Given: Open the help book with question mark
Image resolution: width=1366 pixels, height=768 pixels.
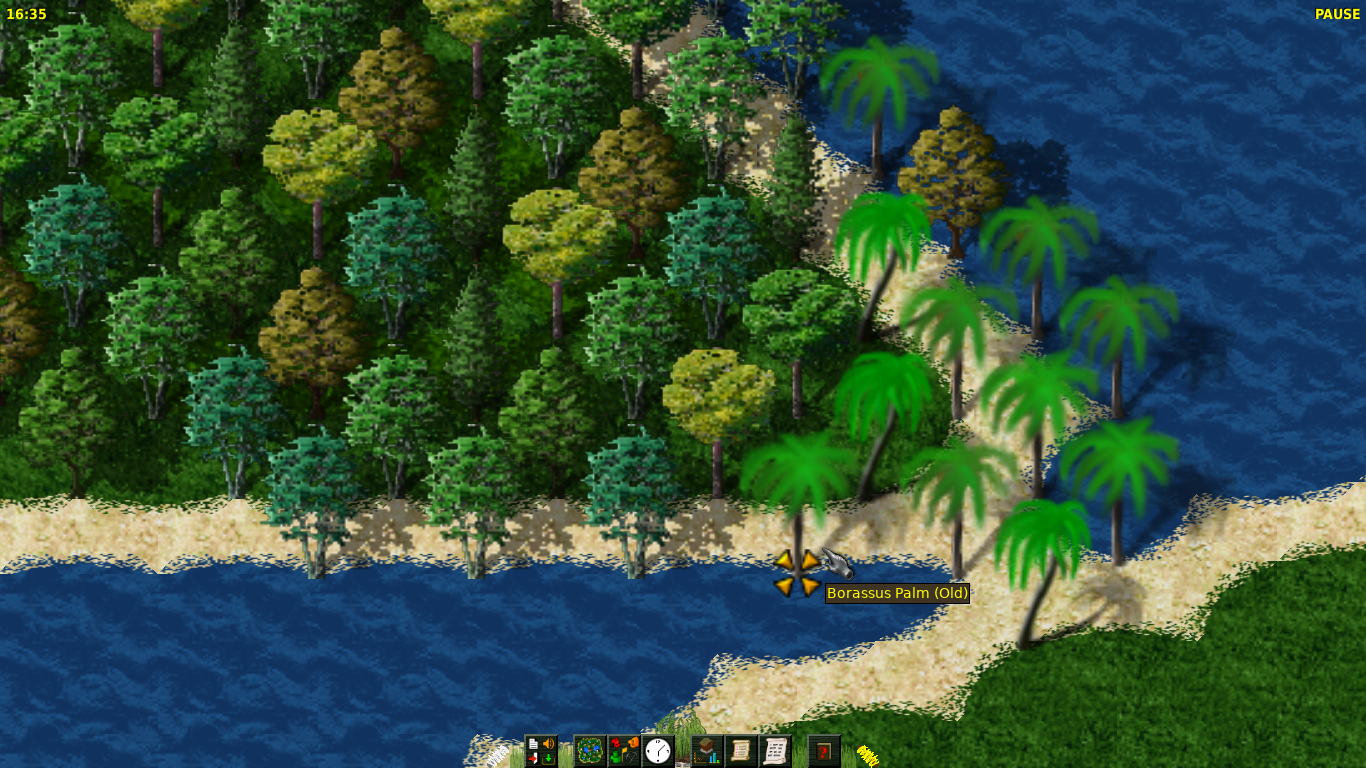Looking at the screenshot, I should [824, 751].
